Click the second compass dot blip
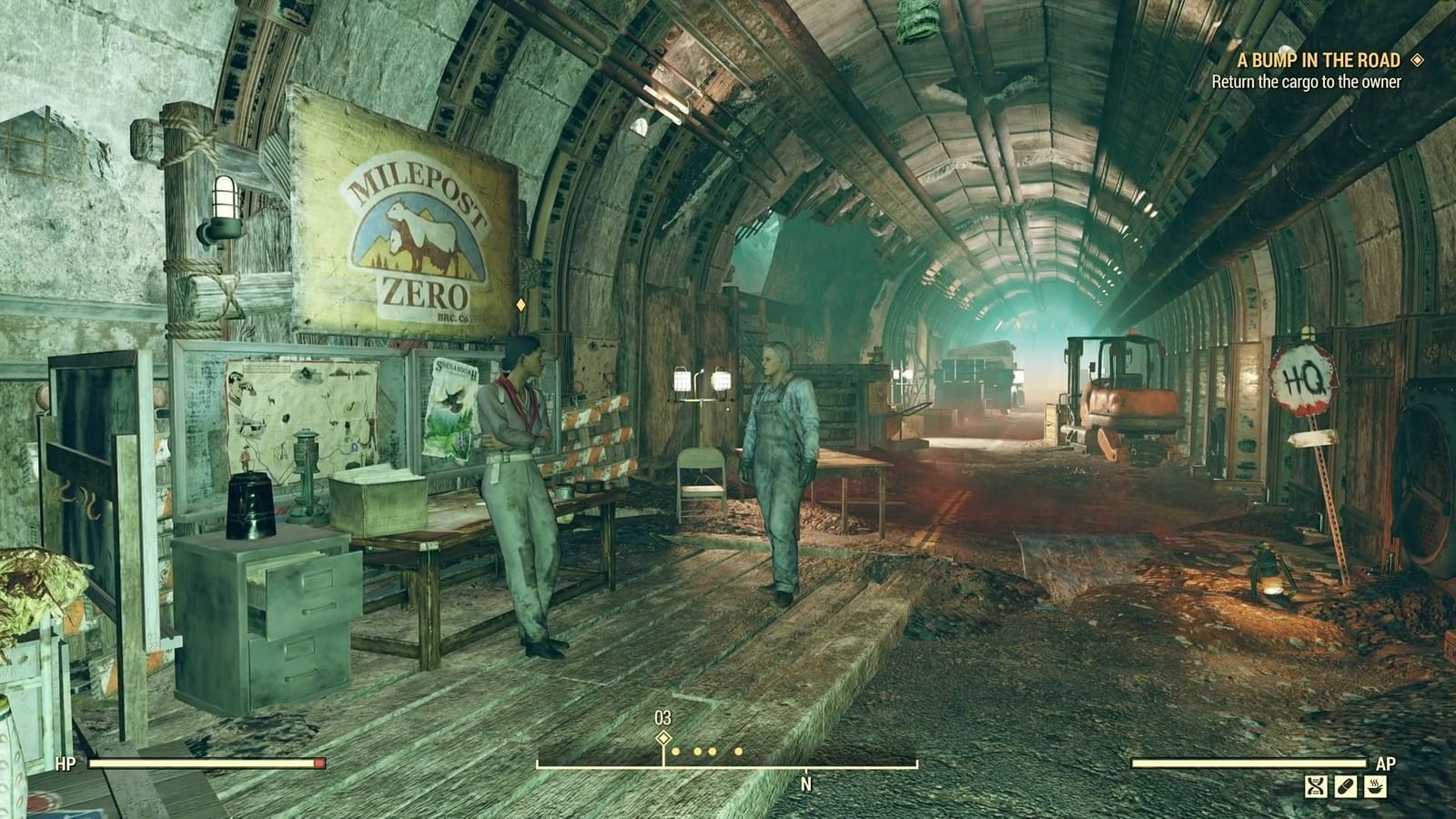 pyautogui.click(x=697, y=751)
